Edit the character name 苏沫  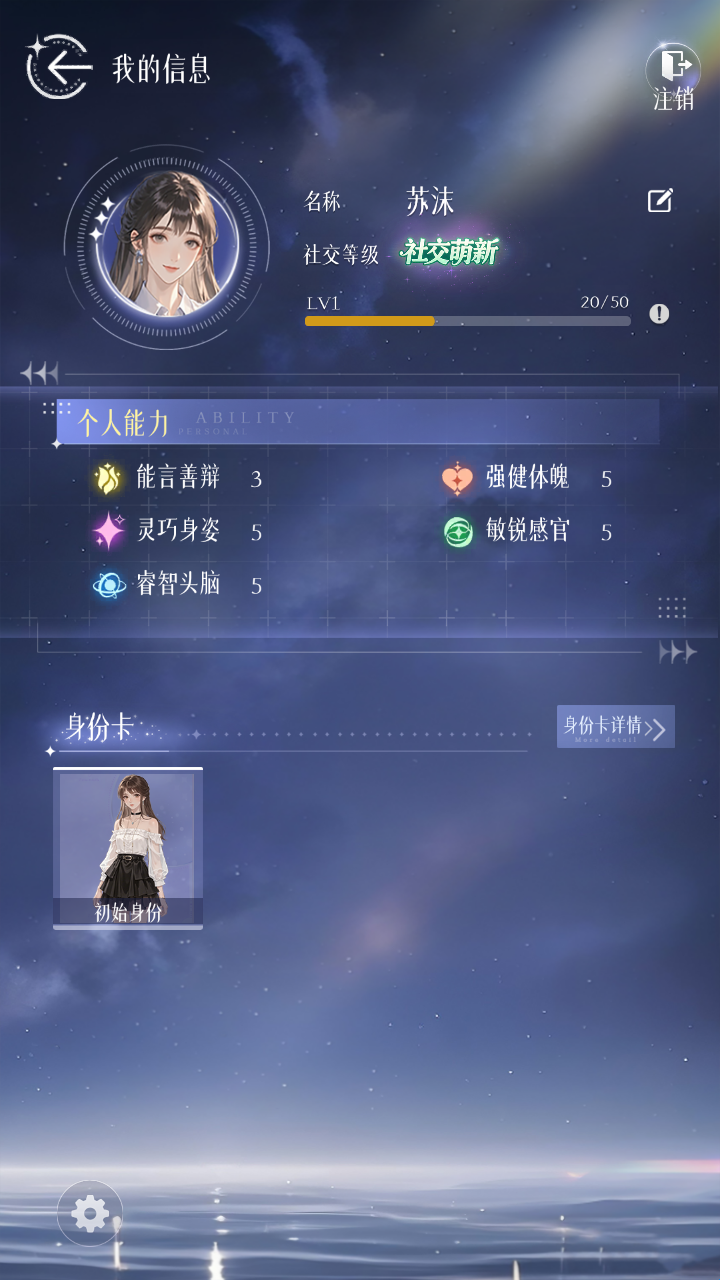660,201
